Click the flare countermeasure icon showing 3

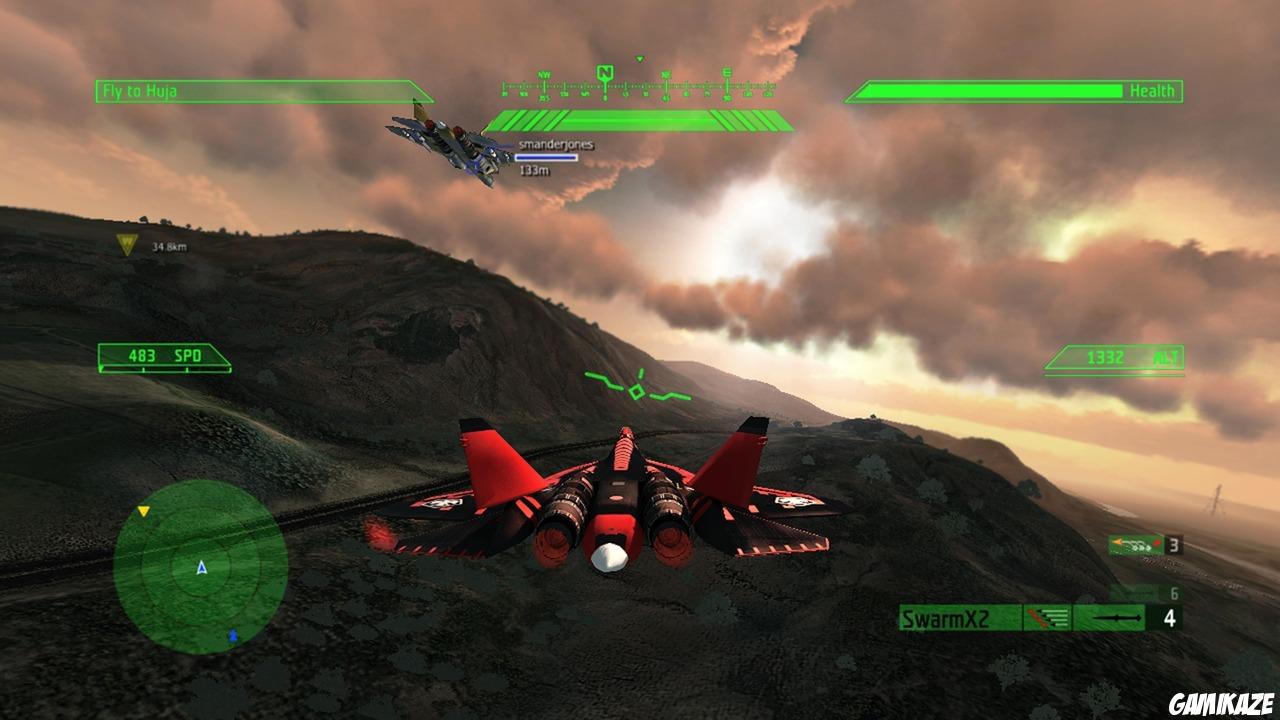pos(1134,546)
